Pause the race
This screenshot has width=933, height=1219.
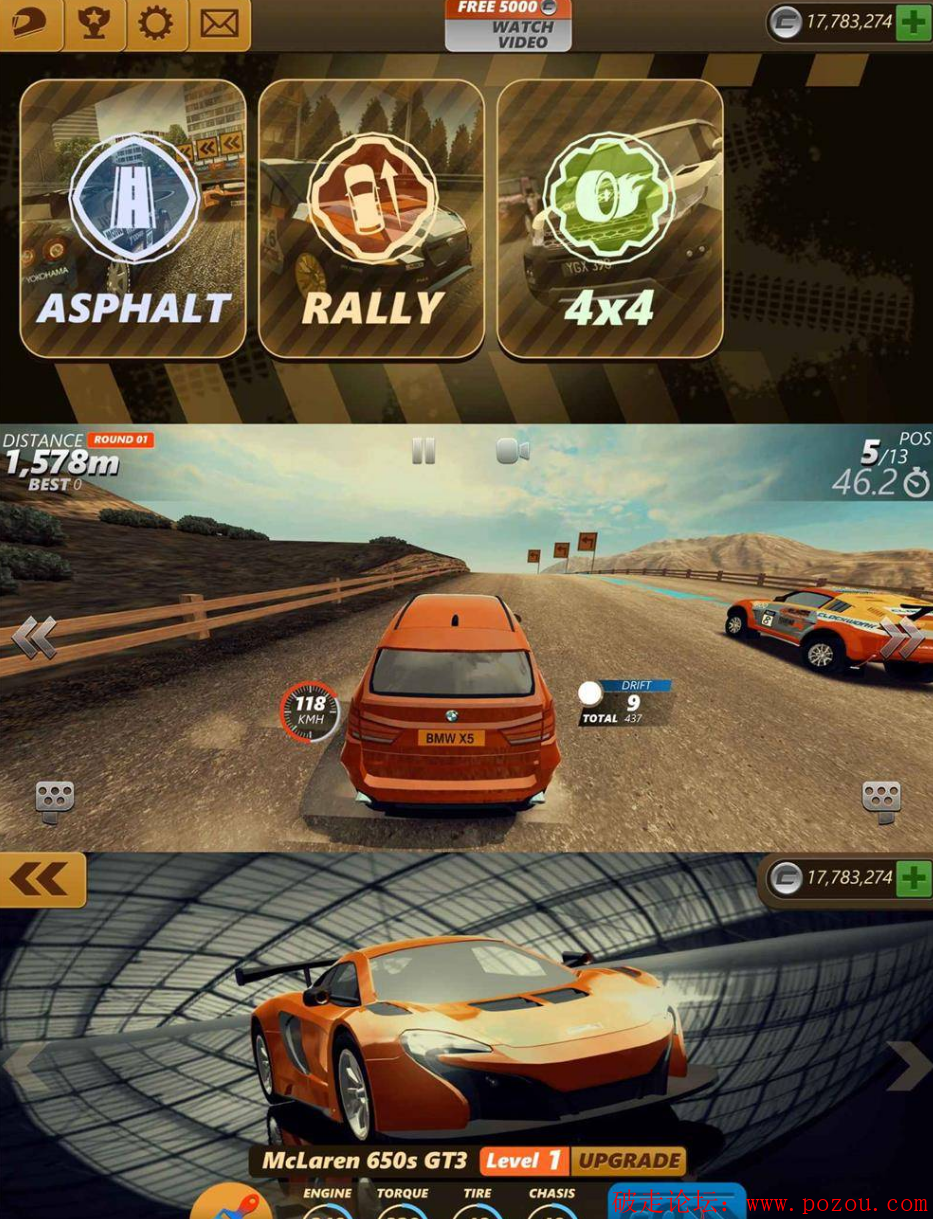pos(424,452)
